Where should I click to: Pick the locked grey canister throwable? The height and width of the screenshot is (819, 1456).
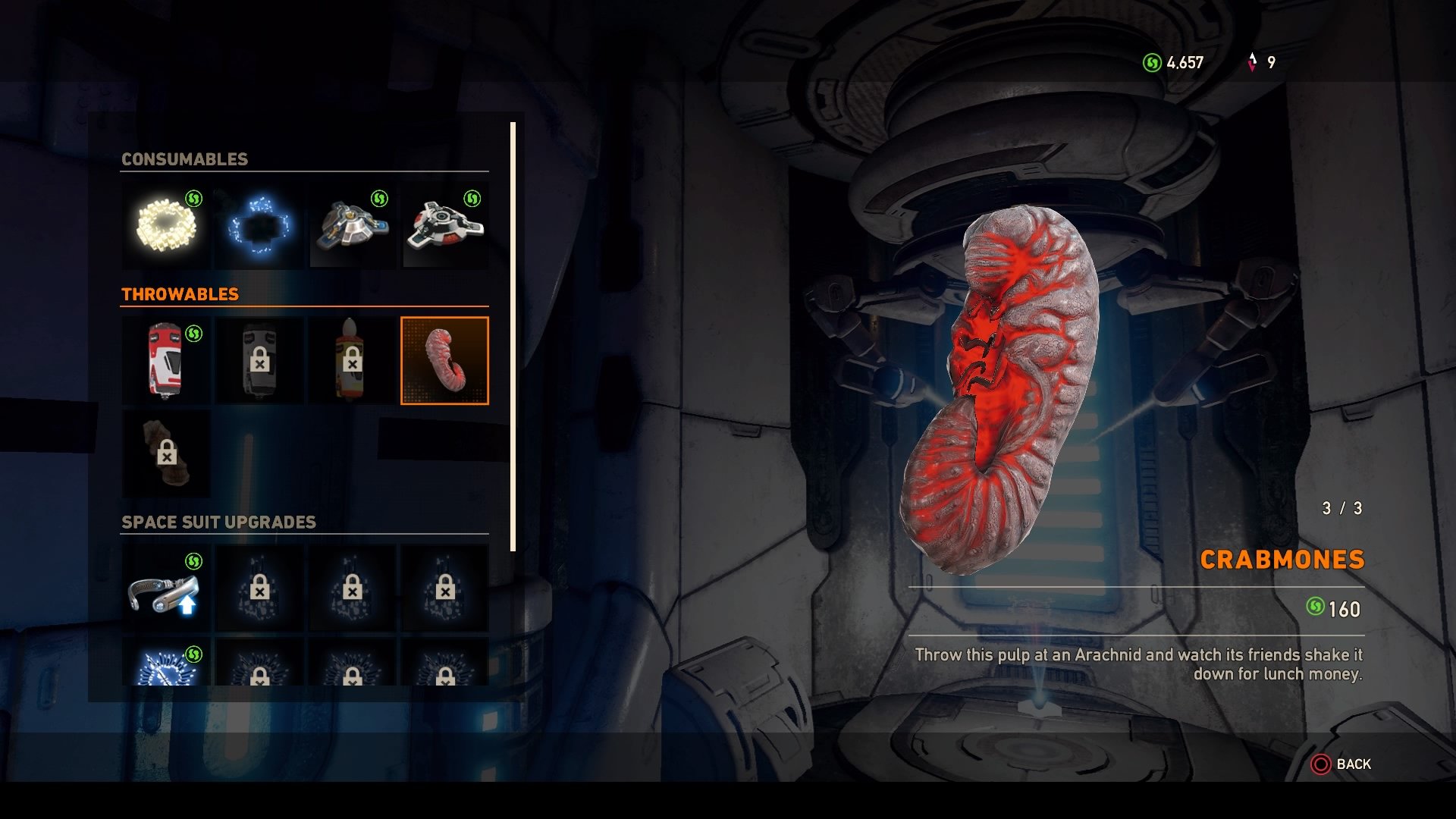click(259, 361)
